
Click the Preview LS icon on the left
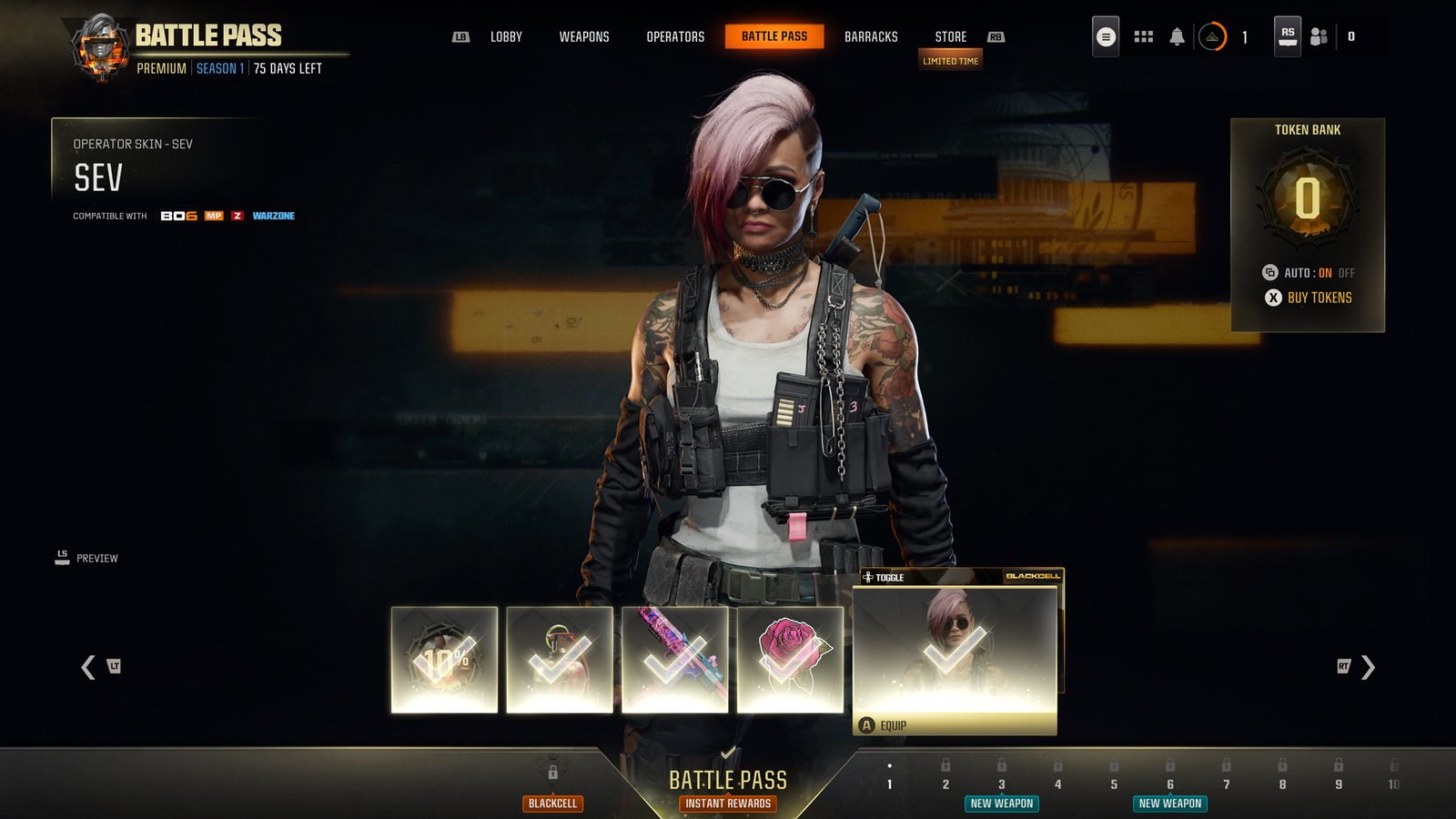tap(62, 556)
